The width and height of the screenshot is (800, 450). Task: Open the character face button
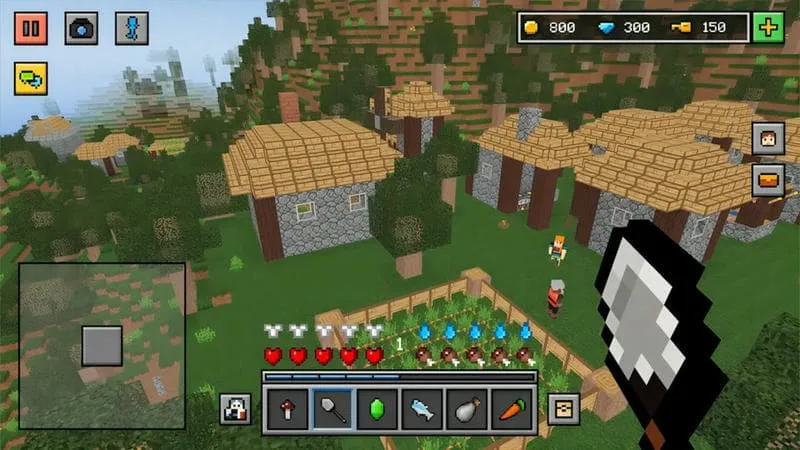click(x=768, y=138)
